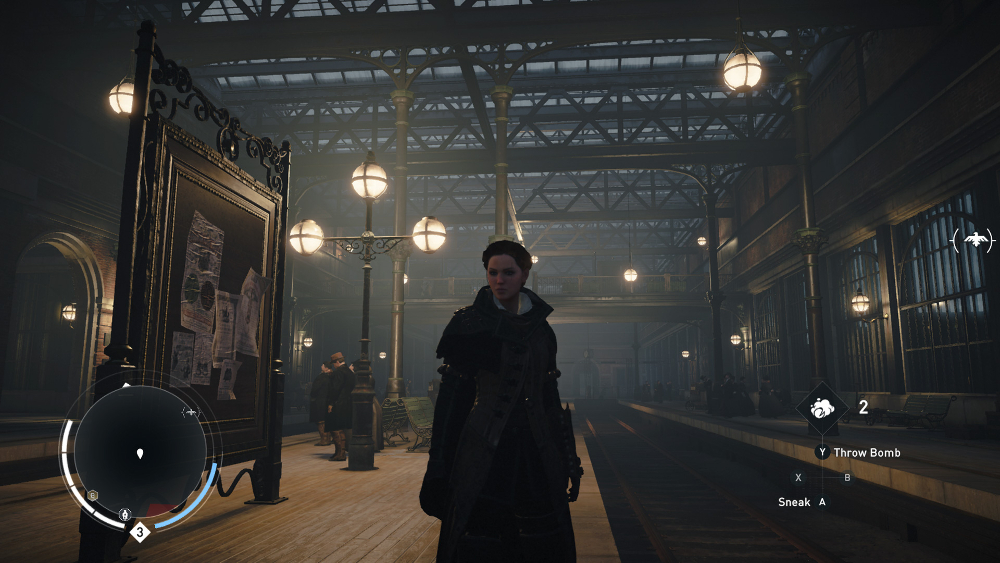Select the smoke bomb diamond icon

pyautogui.click(x=823, y=407)
